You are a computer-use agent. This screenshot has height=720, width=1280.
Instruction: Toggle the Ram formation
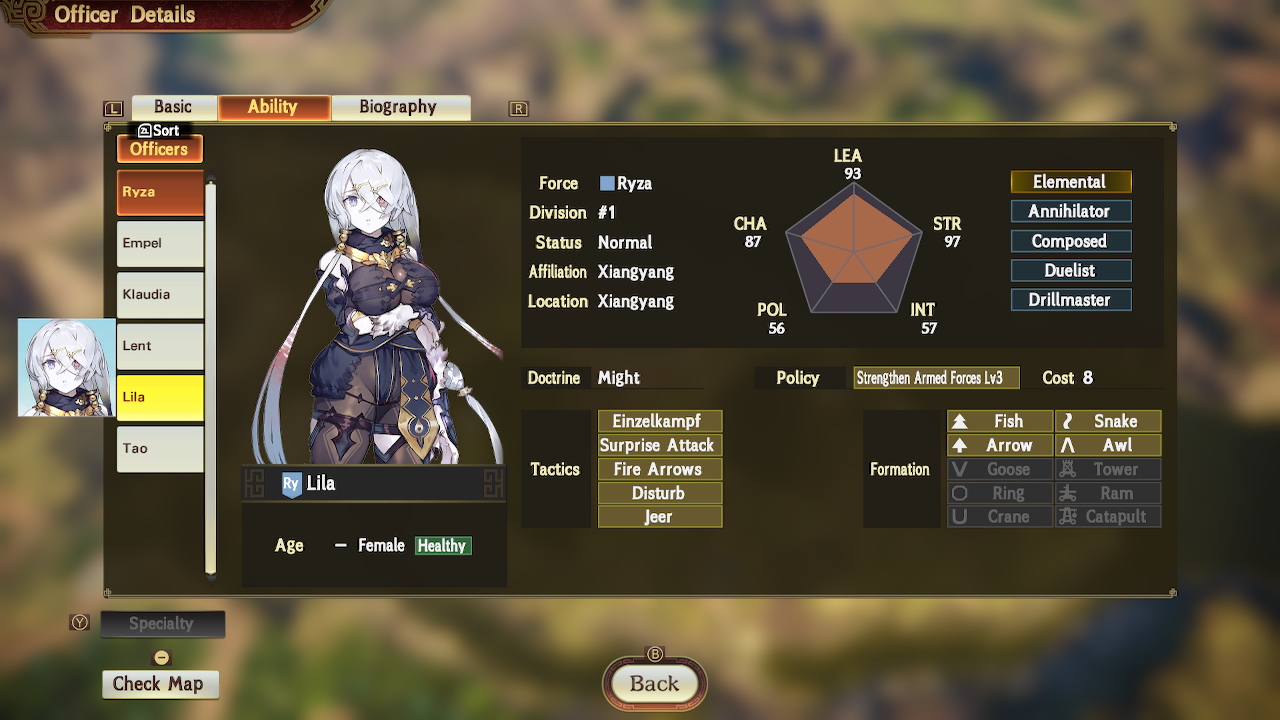click(x=1108, y=493)
